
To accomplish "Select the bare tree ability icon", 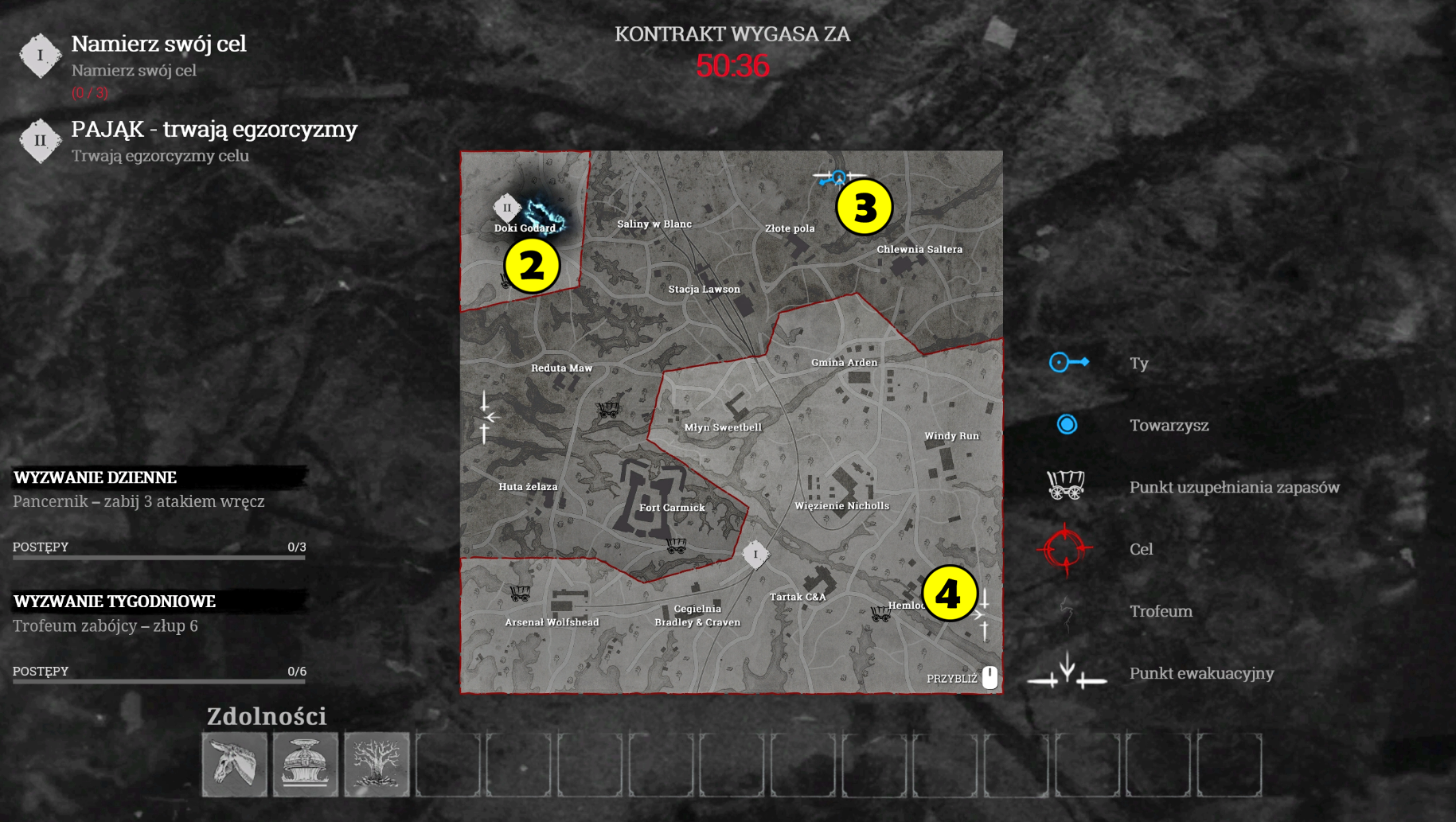I will point(376,764).
